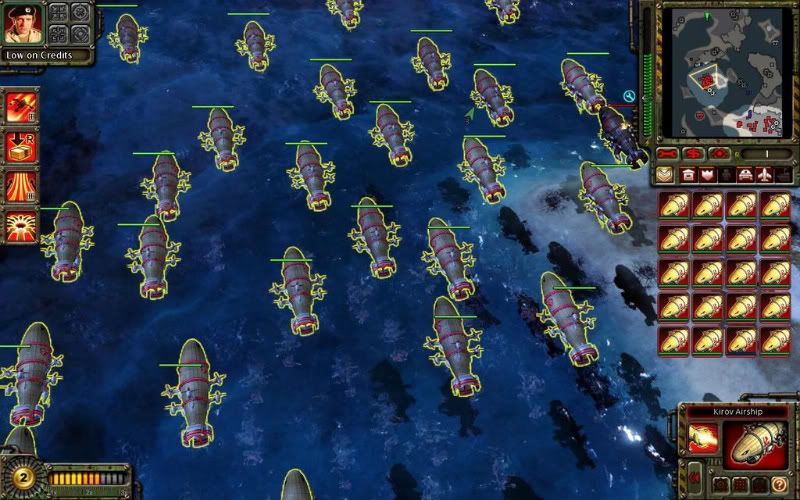
Task: Activate the airstrike support power
Action: [x=20, y=107]
